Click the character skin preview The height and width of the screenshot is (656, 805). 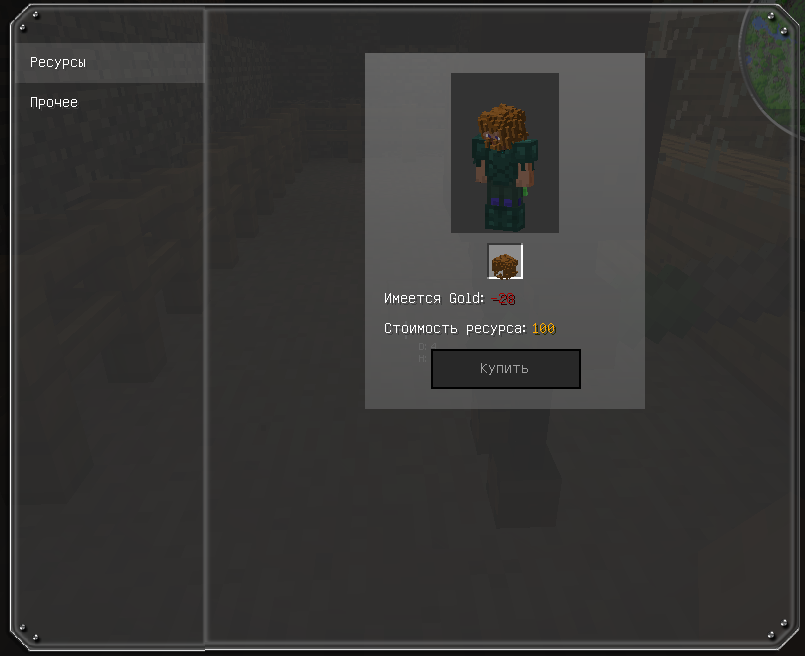pos(505,153)
